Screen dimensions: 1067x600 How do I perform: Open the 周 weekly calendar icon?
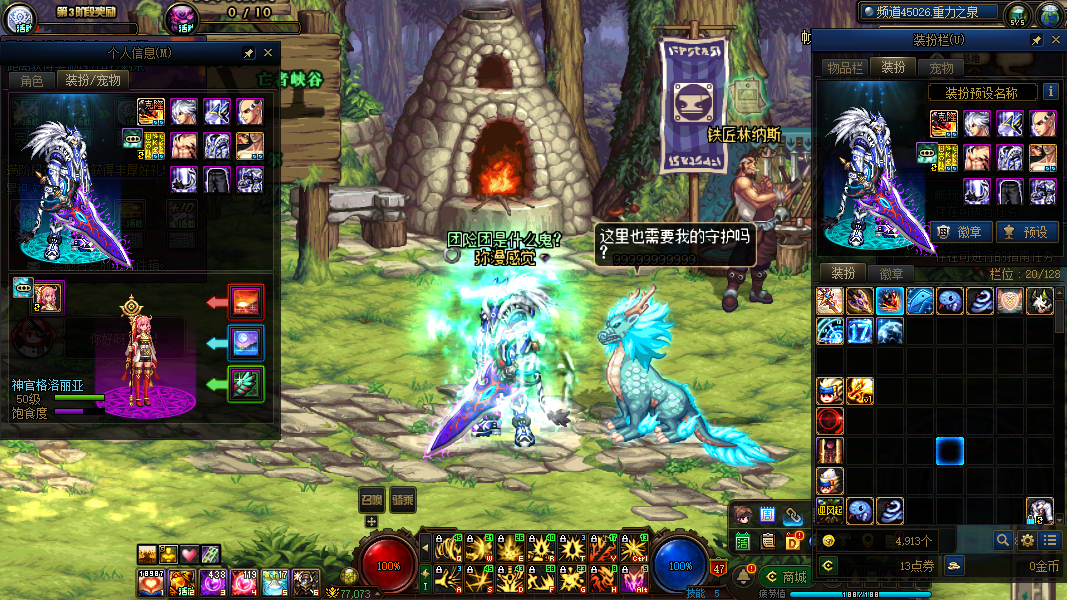(x=768, y=516)
